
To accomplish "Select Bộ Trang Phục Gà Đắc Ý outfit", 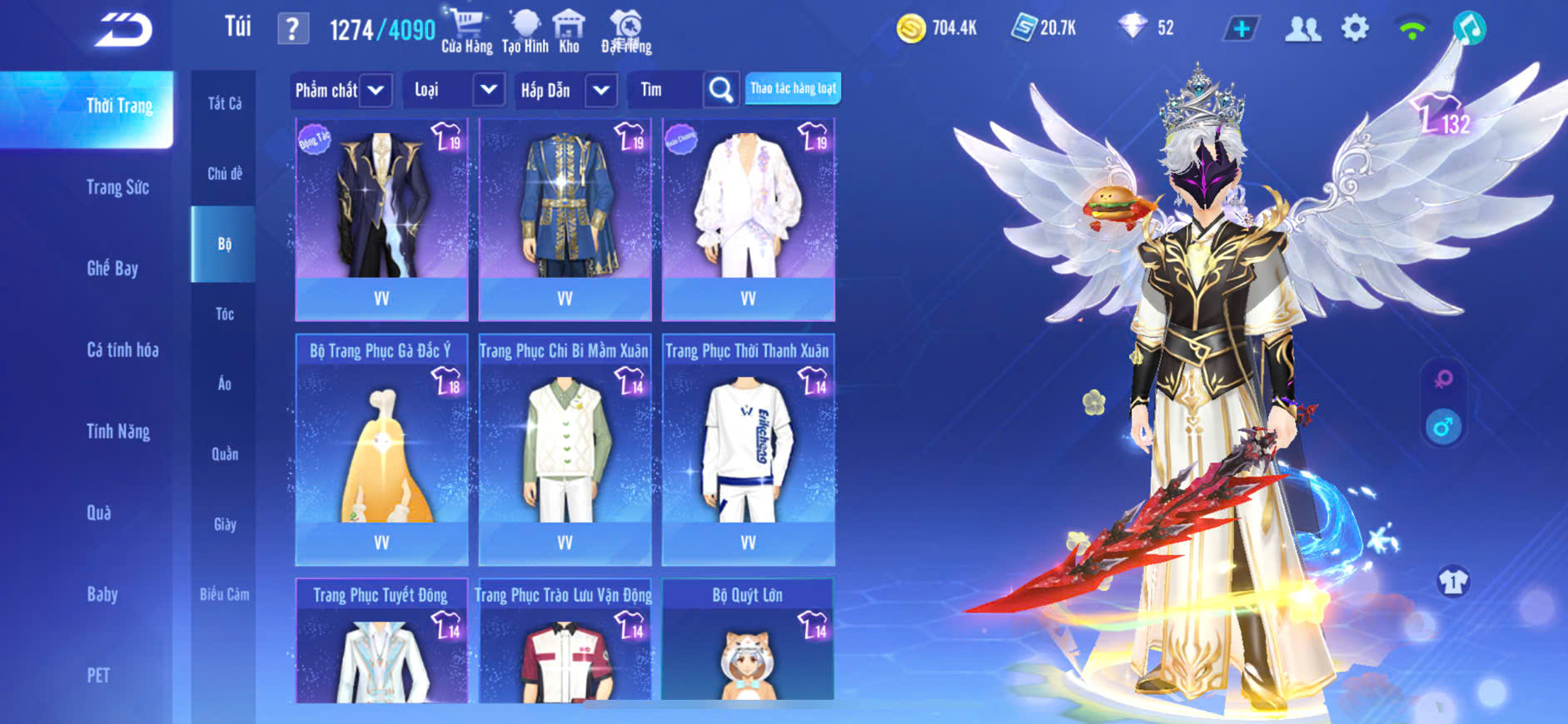I will pos(381,449).
